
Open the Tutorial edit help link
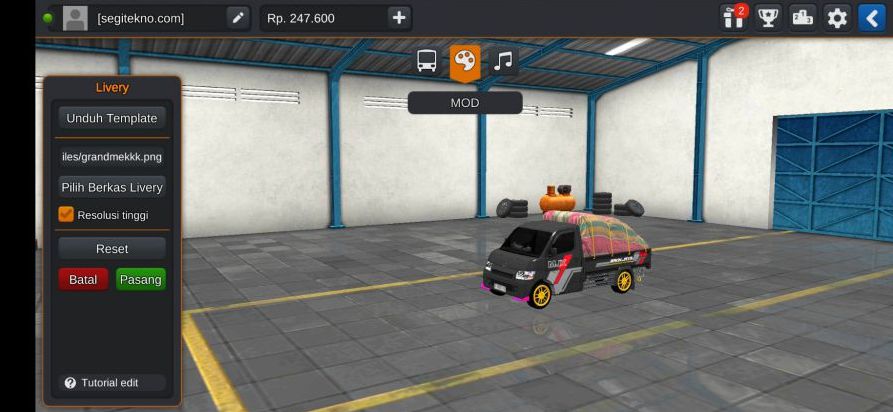pos(102,383)
